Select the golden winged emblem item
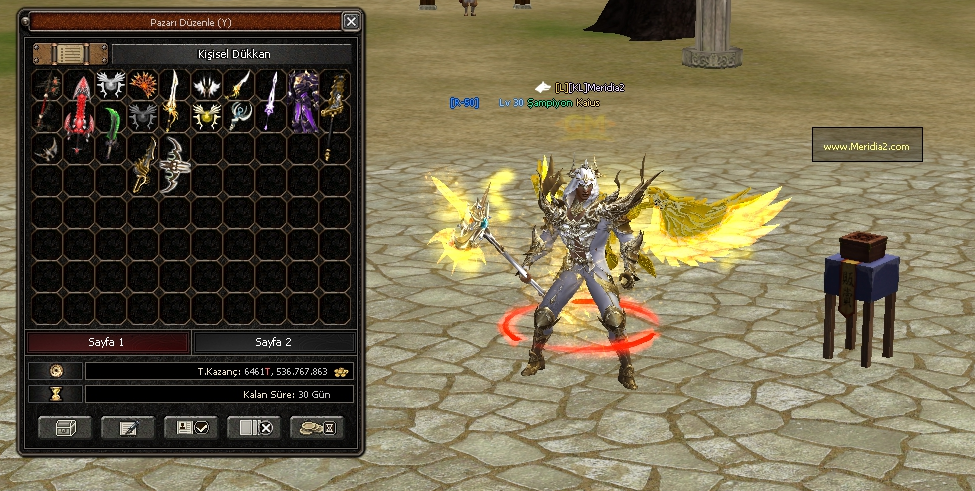Image resolution: width=975 pixels, height=491 pixels. point(207,117)
